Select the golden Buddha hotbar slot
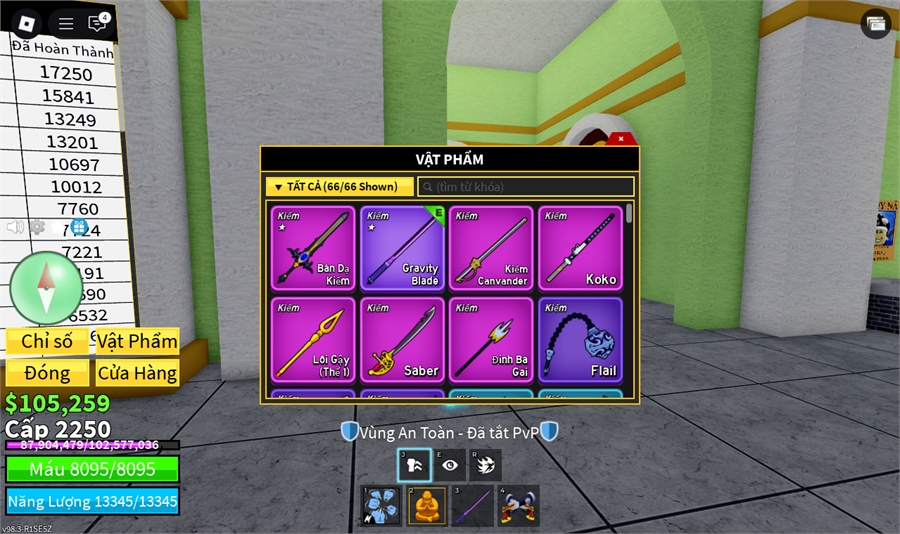The height and width of the screenshot is (534, 900). pyautogui.click(x=426, y=506)
